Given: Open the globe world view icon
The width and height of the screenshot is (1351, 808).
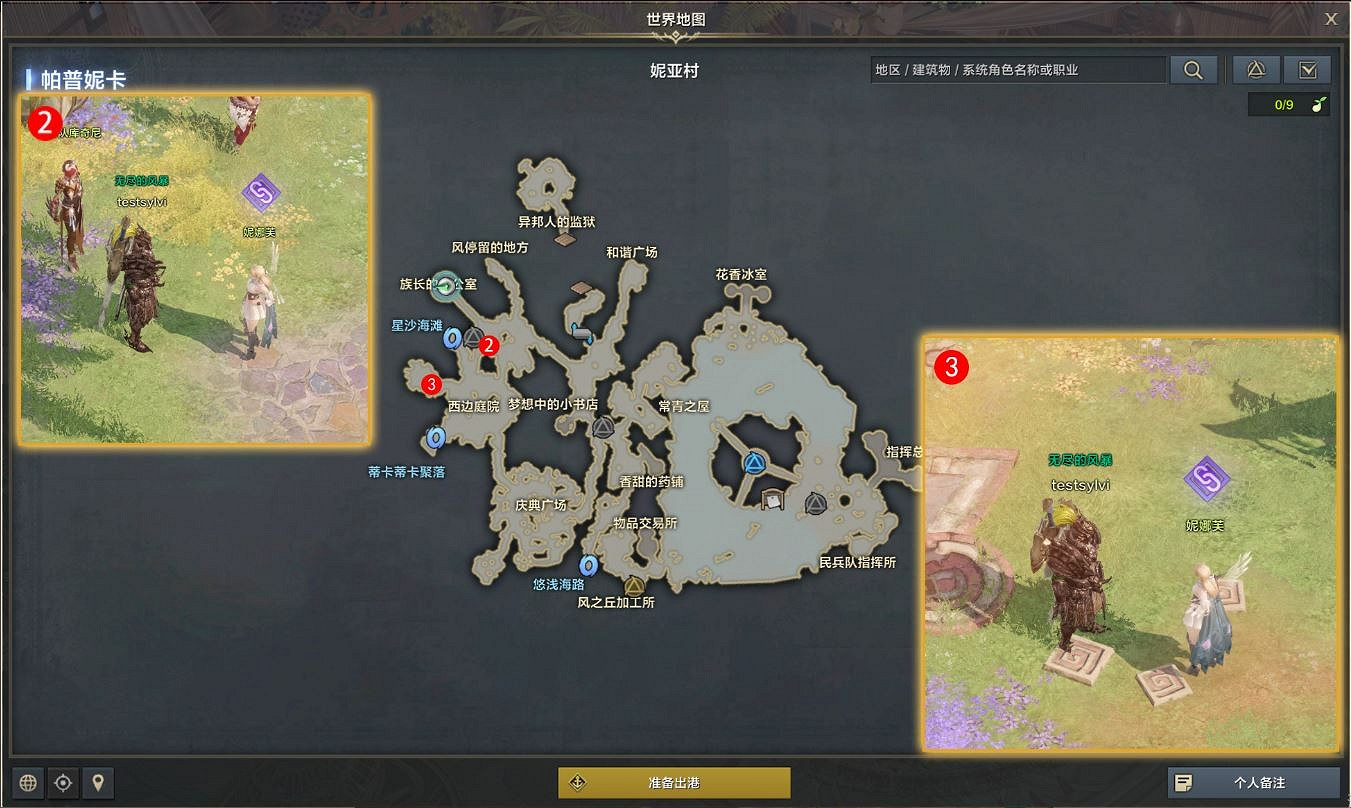Looking at the screenshot, I should pyautogui.click(x=29, y=783).
